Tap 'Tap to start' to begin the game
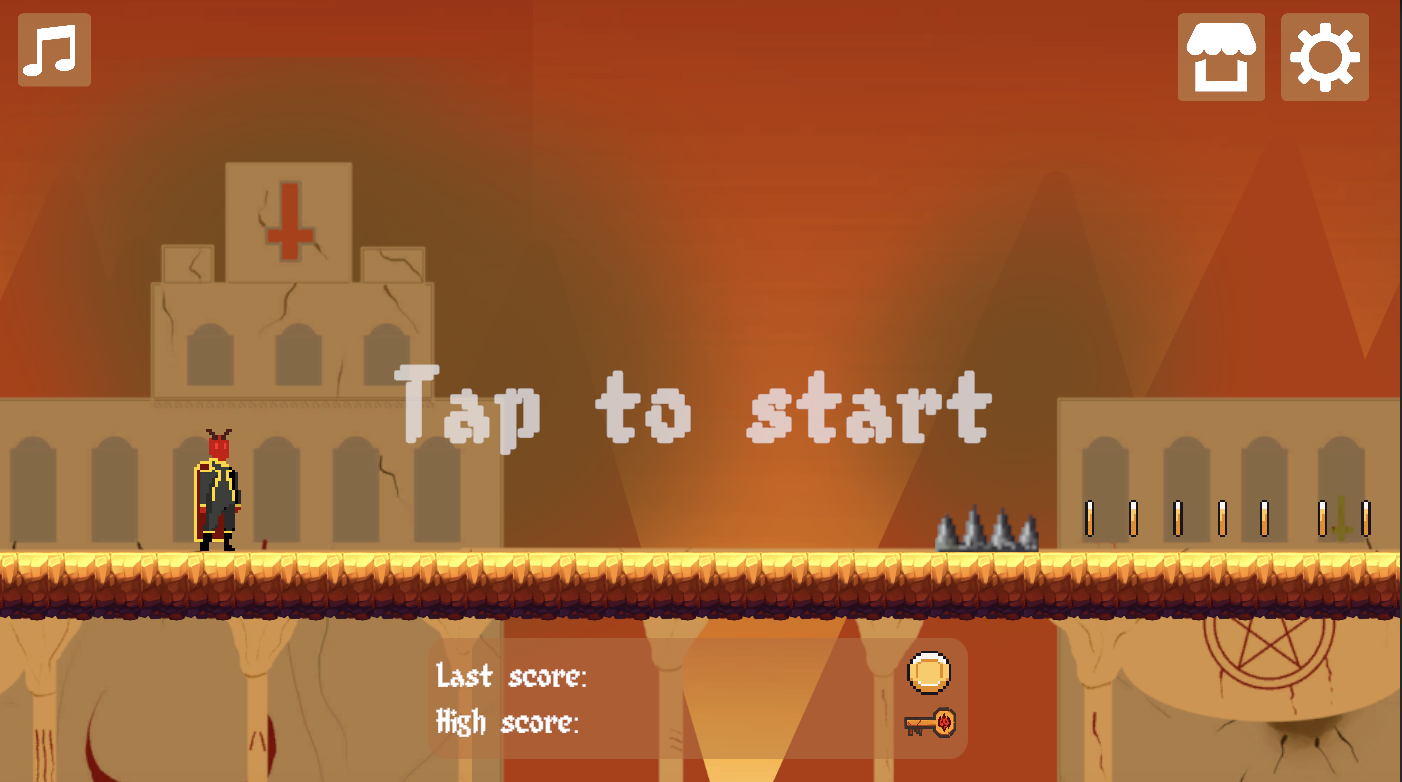This screenshot has width=1402, height=782. (x=693, y=405)
